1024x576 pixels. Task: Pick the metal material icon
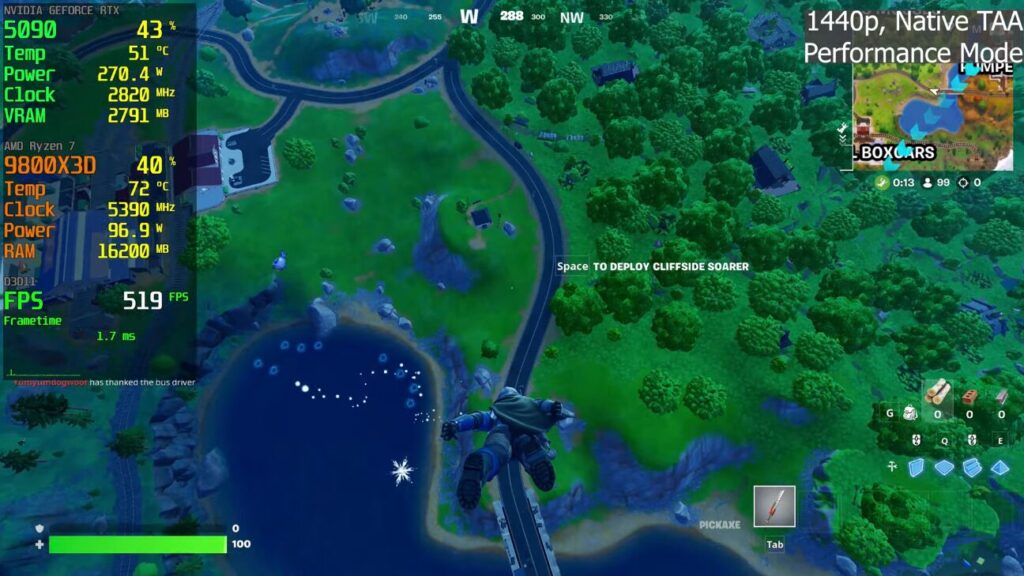click(x=1001, y=396)
